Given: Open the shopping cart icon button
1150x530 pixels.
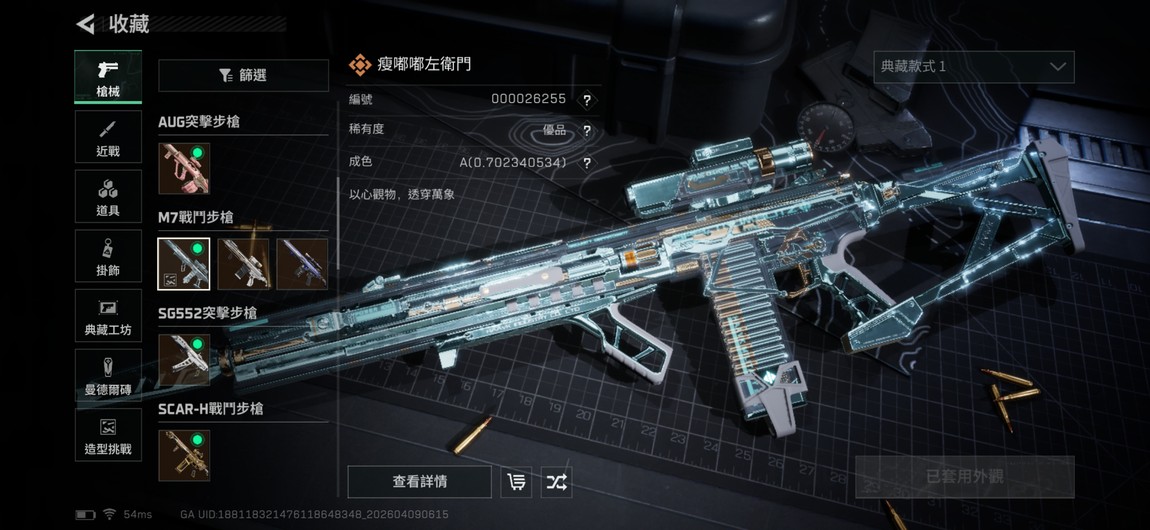Looking at the screenshot, I should point(516,482).
